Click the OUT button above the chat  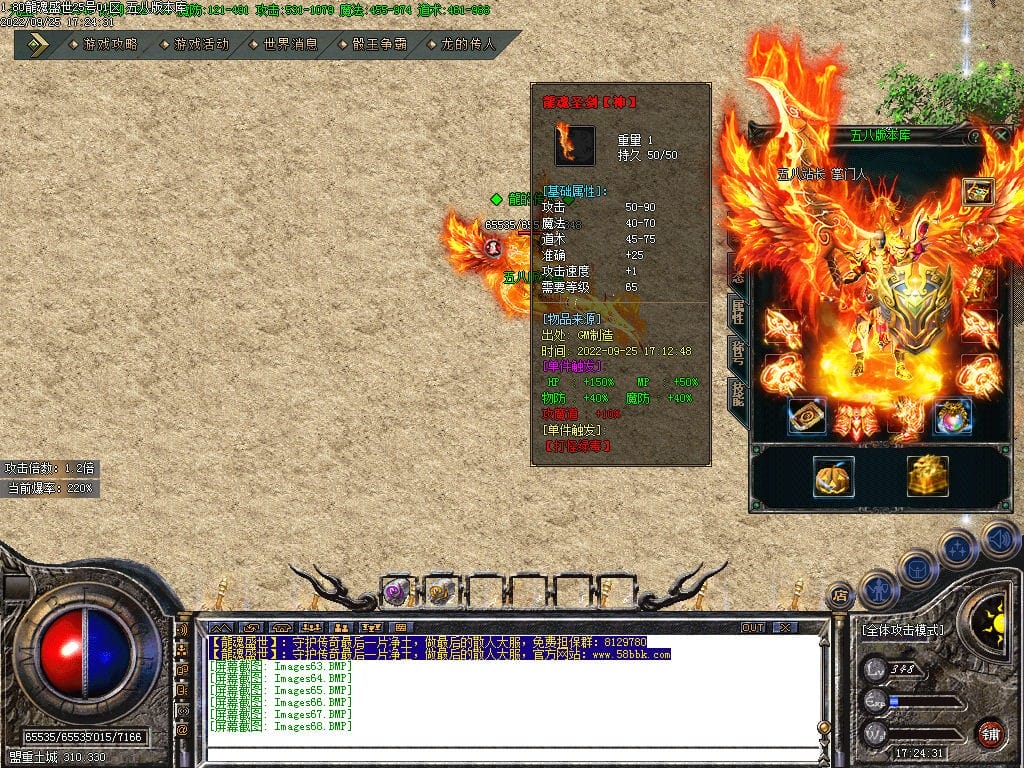tap(752, 628)
